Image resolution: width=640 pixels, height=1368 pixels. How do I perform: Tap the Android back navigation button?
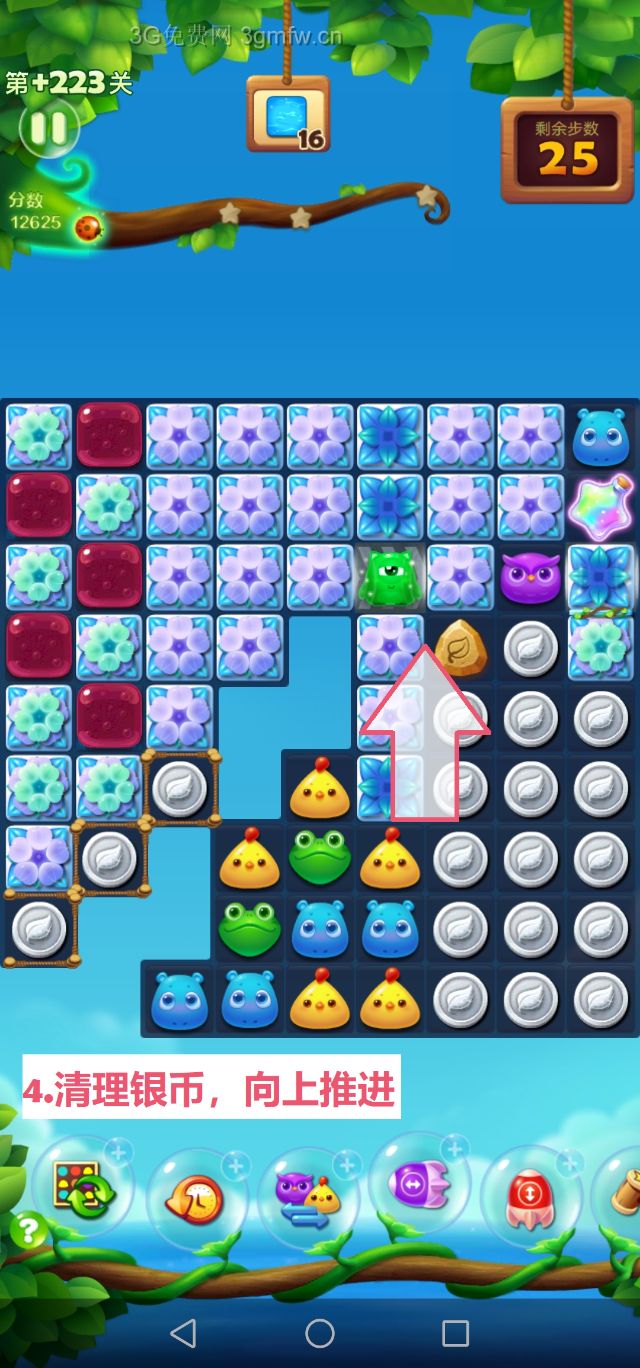183,1332
